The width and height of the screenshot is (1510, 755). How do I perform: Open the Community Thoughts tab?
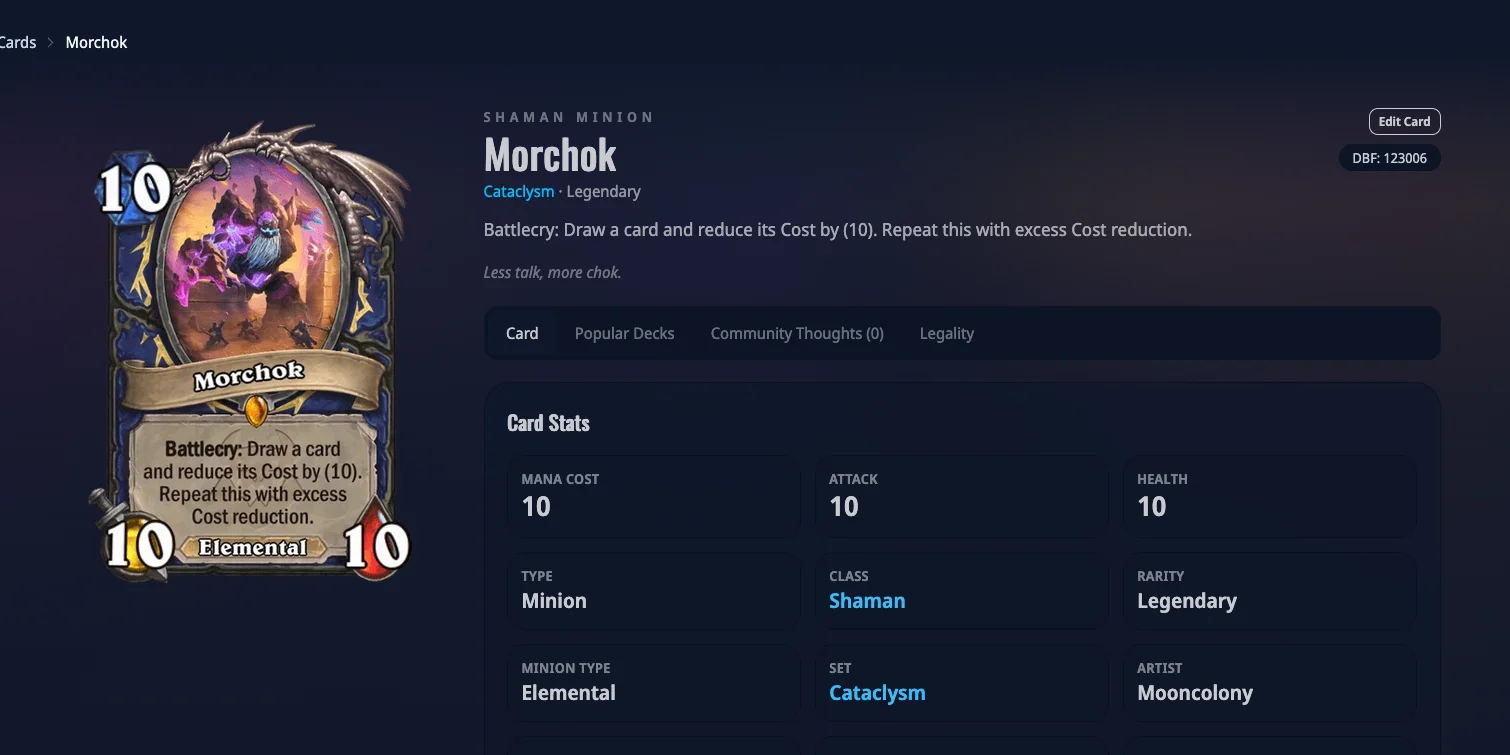coord(797,334)
